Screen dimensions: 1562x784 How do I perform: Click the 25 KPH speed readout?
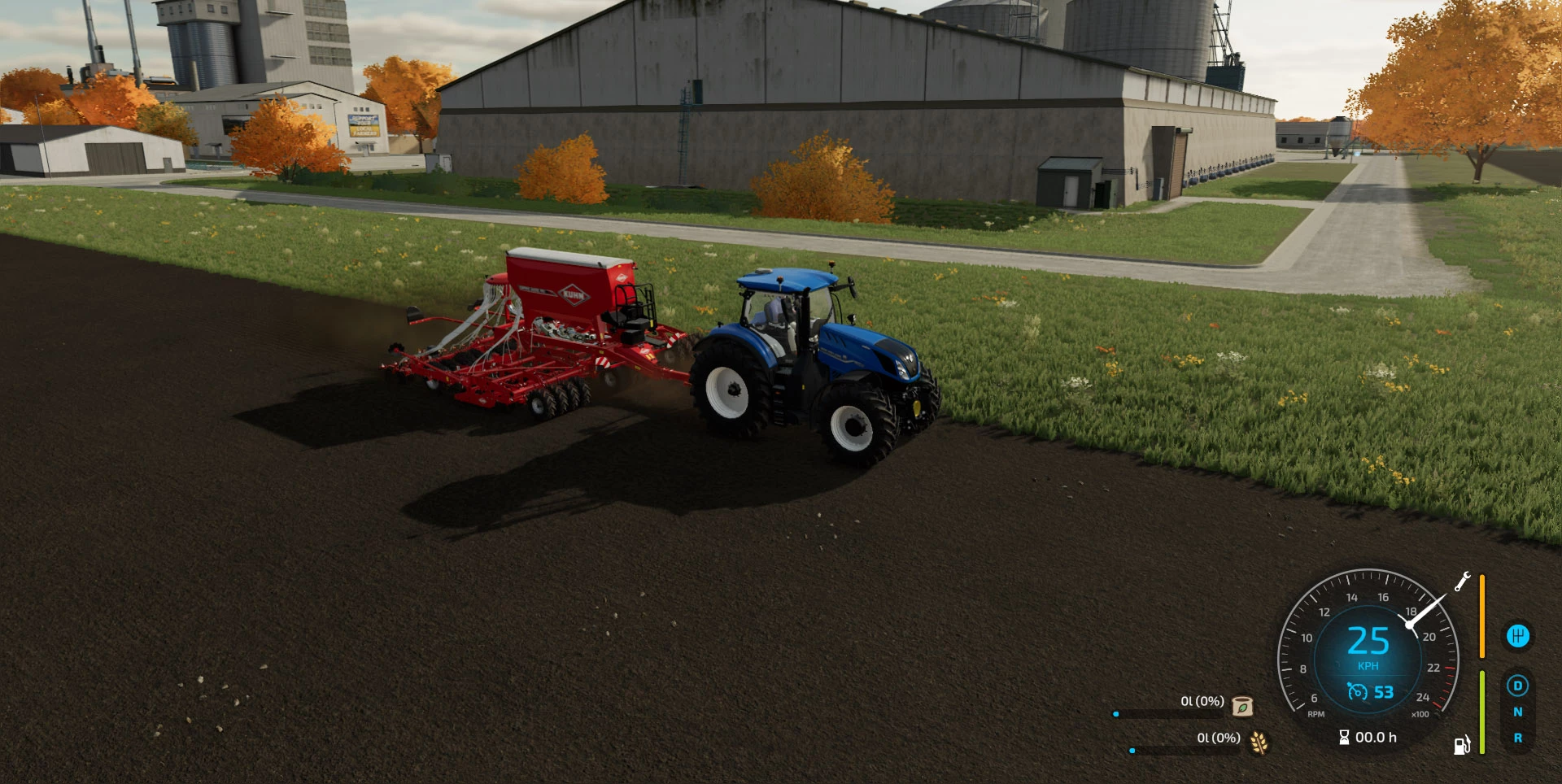(x=1369, y=642)
